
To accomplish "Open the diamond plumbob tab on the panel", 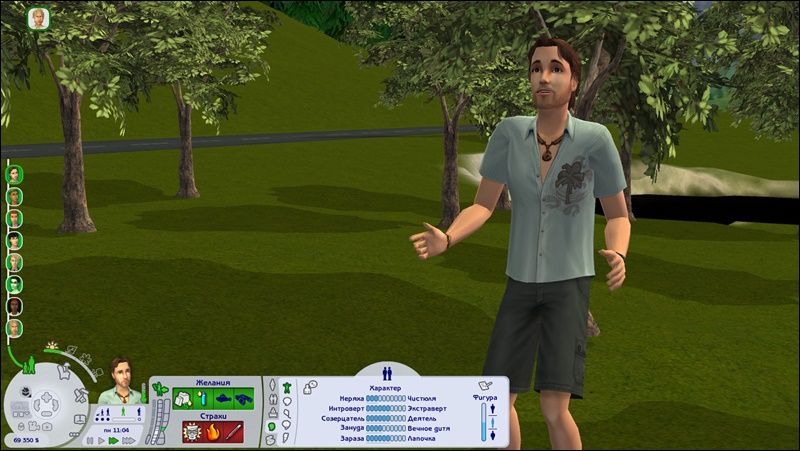I will [x=271, y=385].
